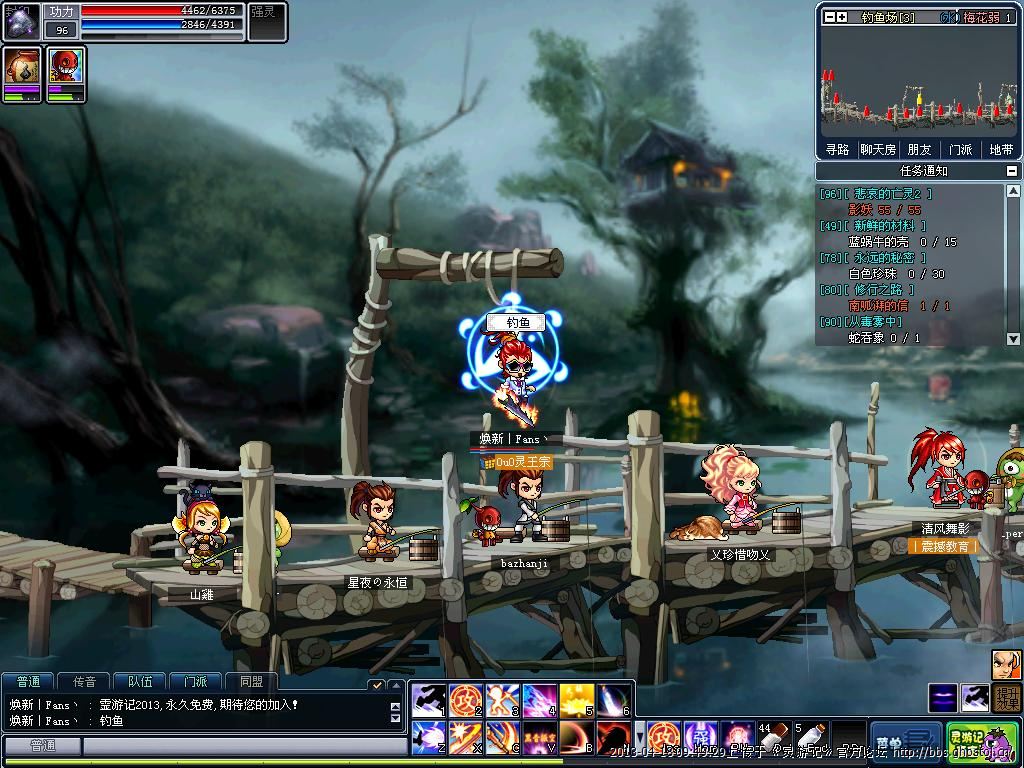Open the 门派 panel under the minimap
The image size is (1024, 768).
960,150
